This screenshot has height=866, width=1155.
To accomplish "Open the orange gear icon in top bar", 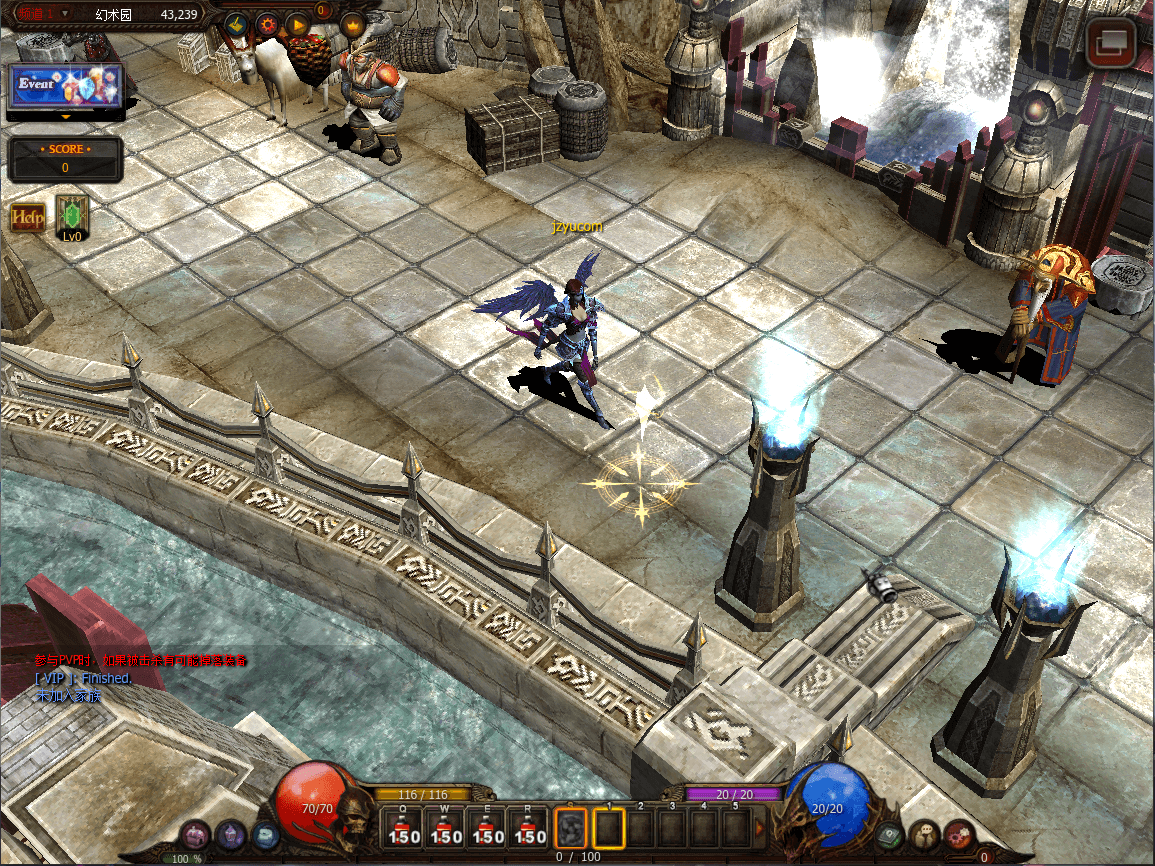I will [267, 24].
